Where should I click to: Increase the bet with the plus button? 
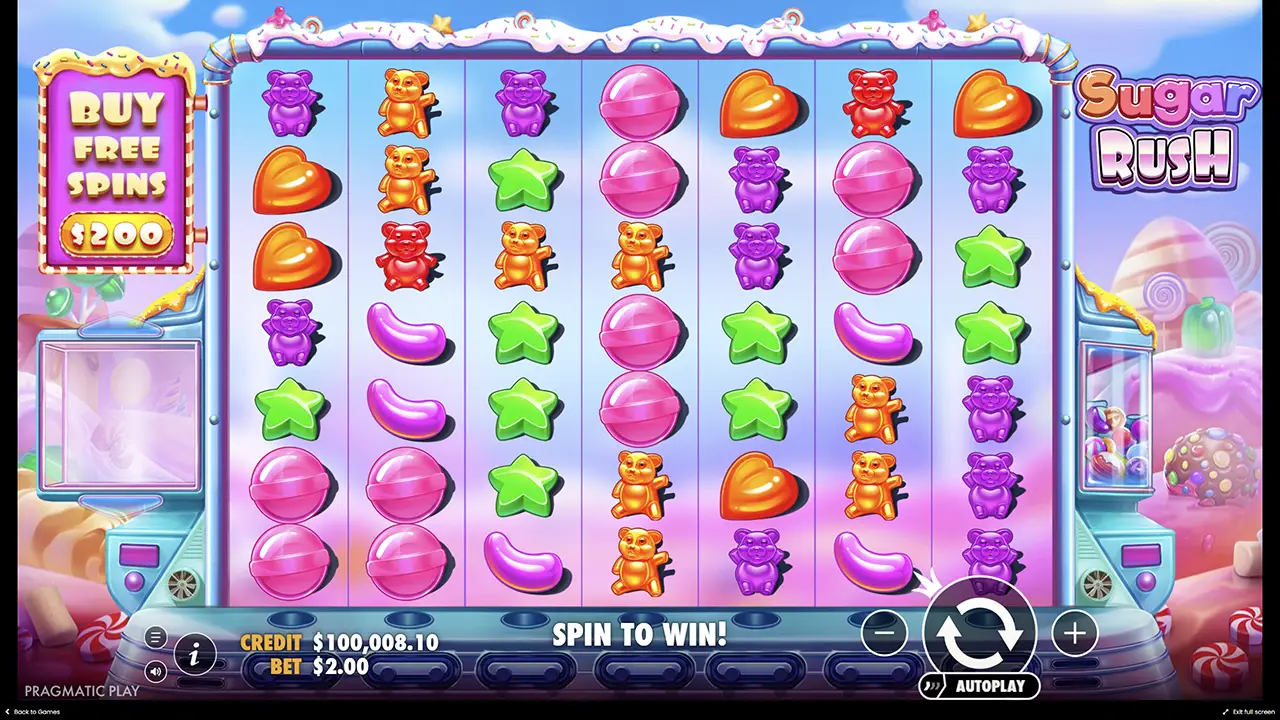[x=1074, y=632]
